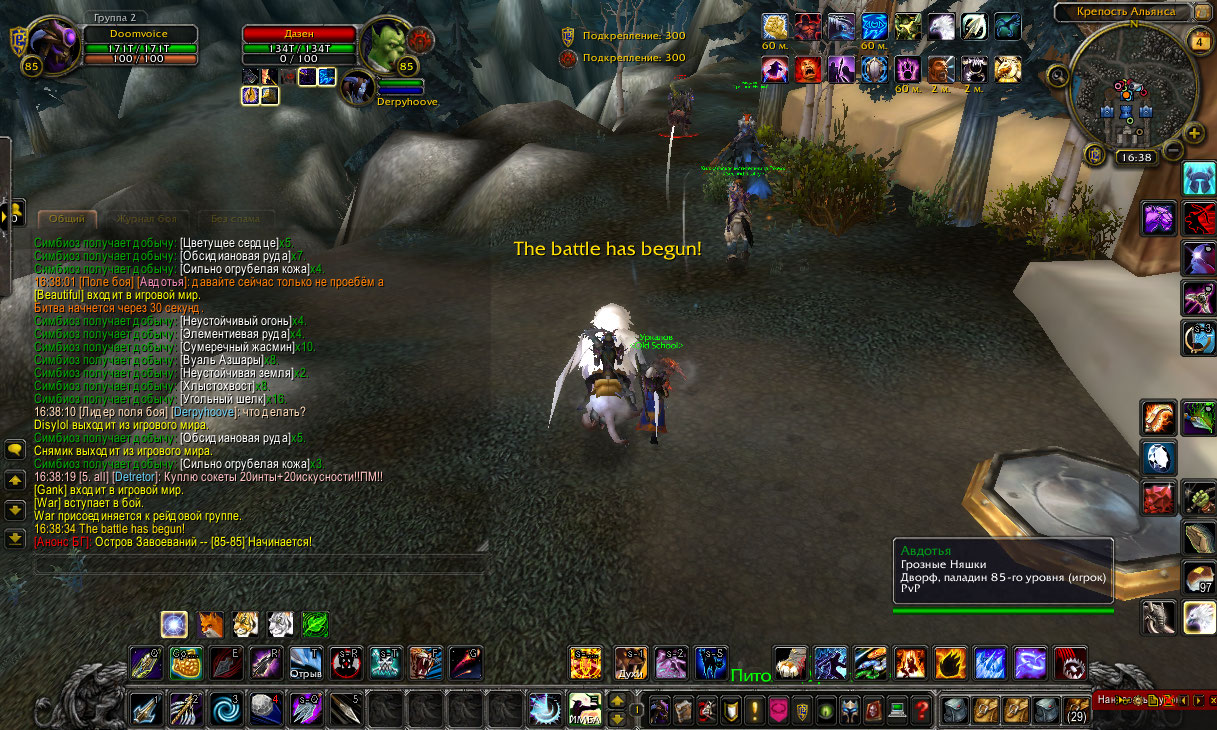Use the Духи pet ability button
Screen dimensions: 1217x730
pos(630,662)
